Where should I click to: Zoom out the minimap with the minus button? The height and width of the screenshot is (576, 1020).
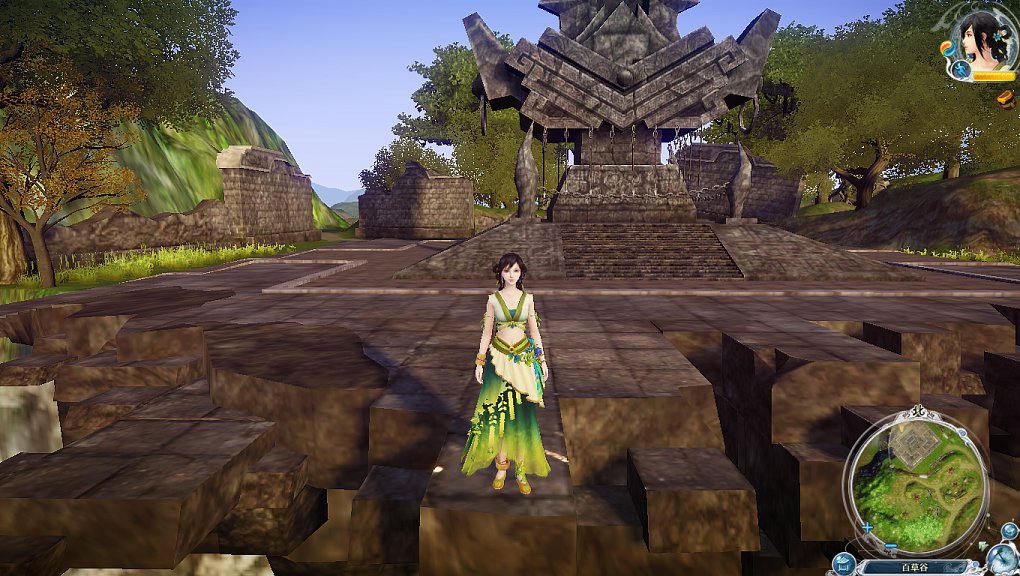point(889,546)
